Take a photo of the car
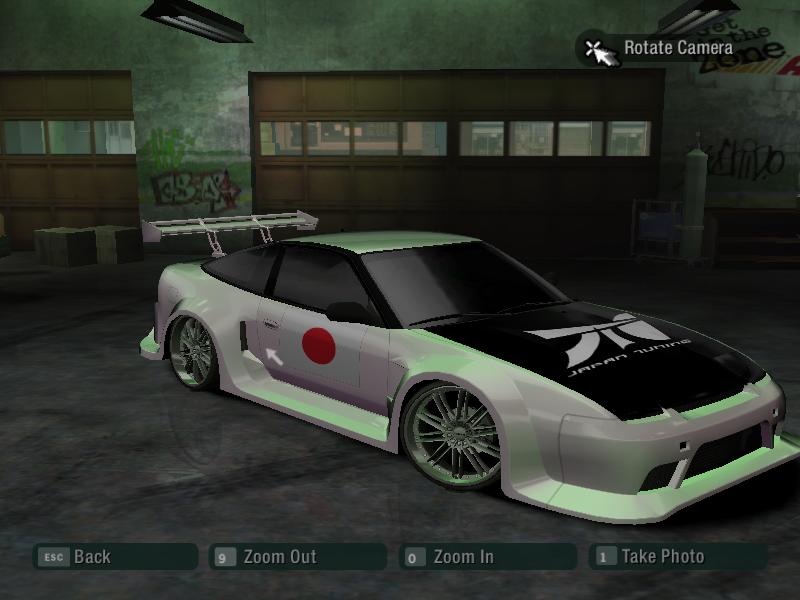 [x=661, y=557]
